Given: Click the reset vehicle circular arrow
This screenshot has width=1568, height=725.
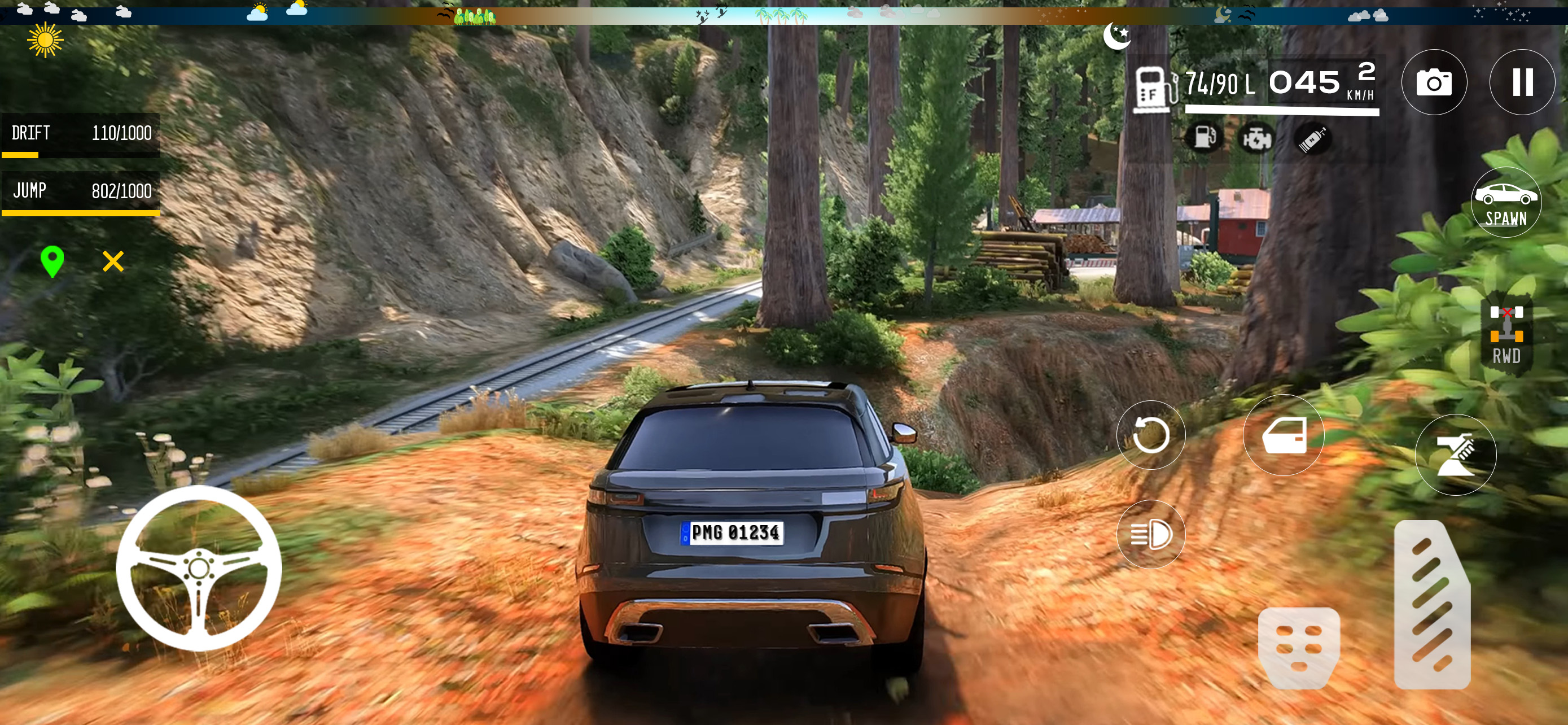Looking at the screenshot, I should pos(1150,435).
